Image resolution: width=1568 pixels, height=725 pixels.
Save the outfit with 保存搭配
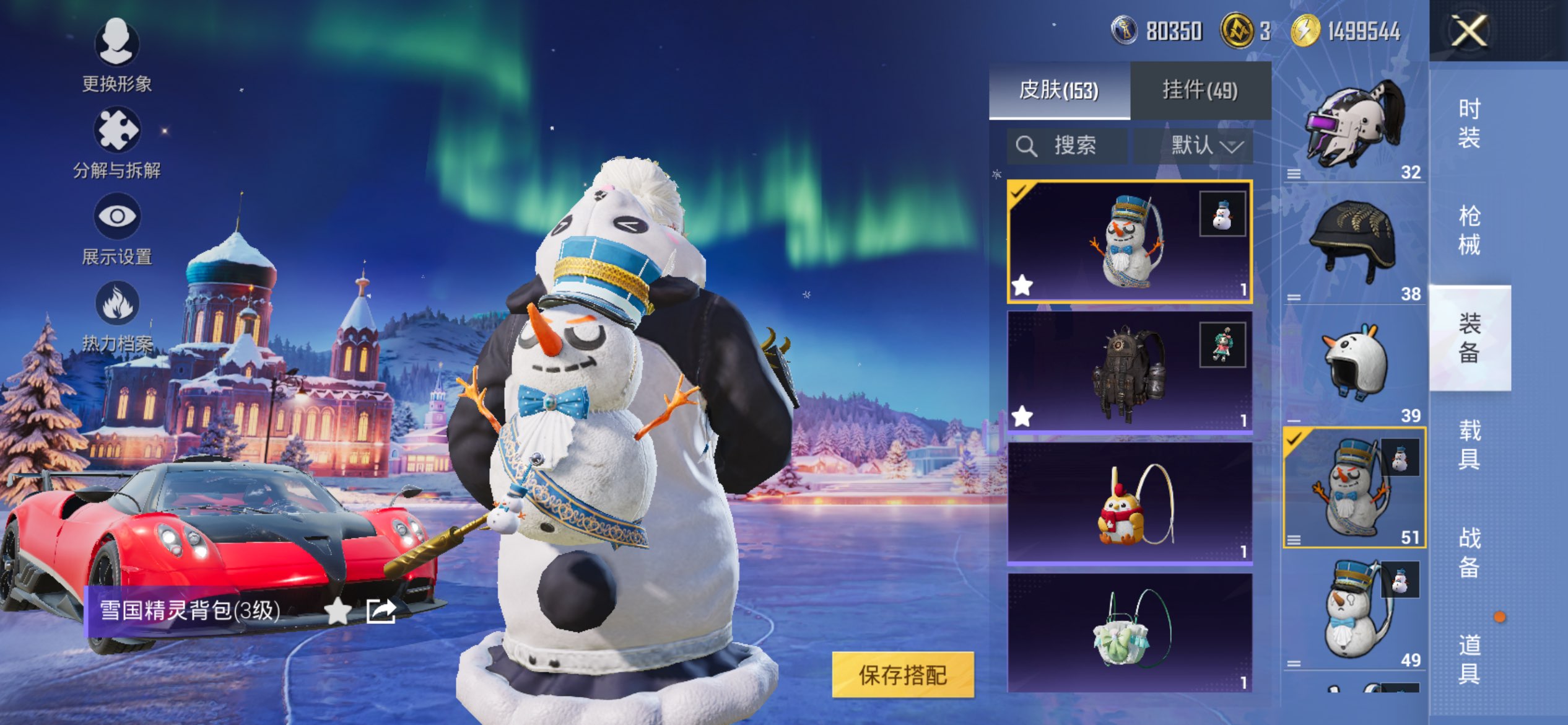click(903, 675)
